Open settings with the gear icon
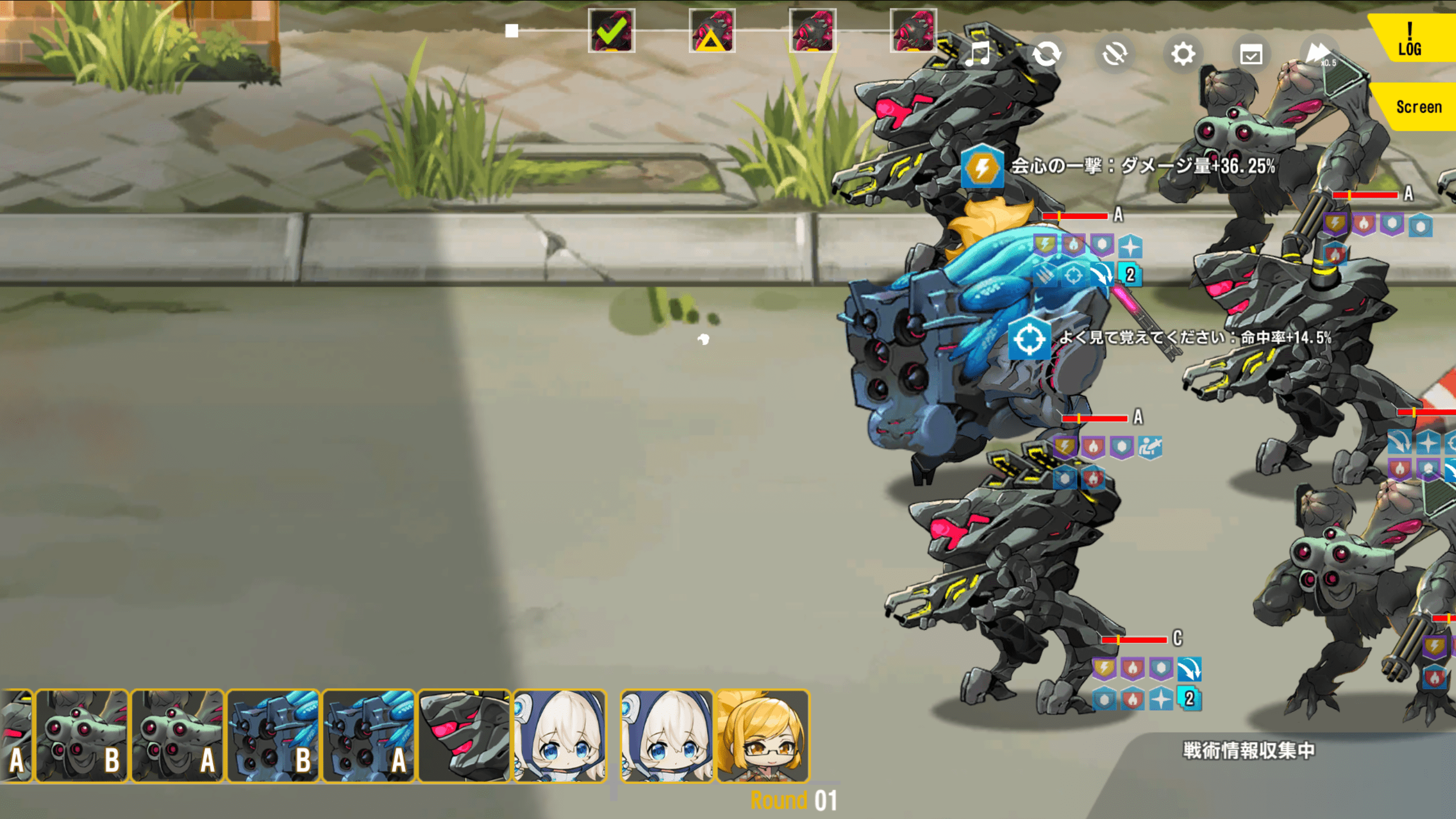The height and width of the screenshot is (819, 1456). click(x=1183, y=55)
